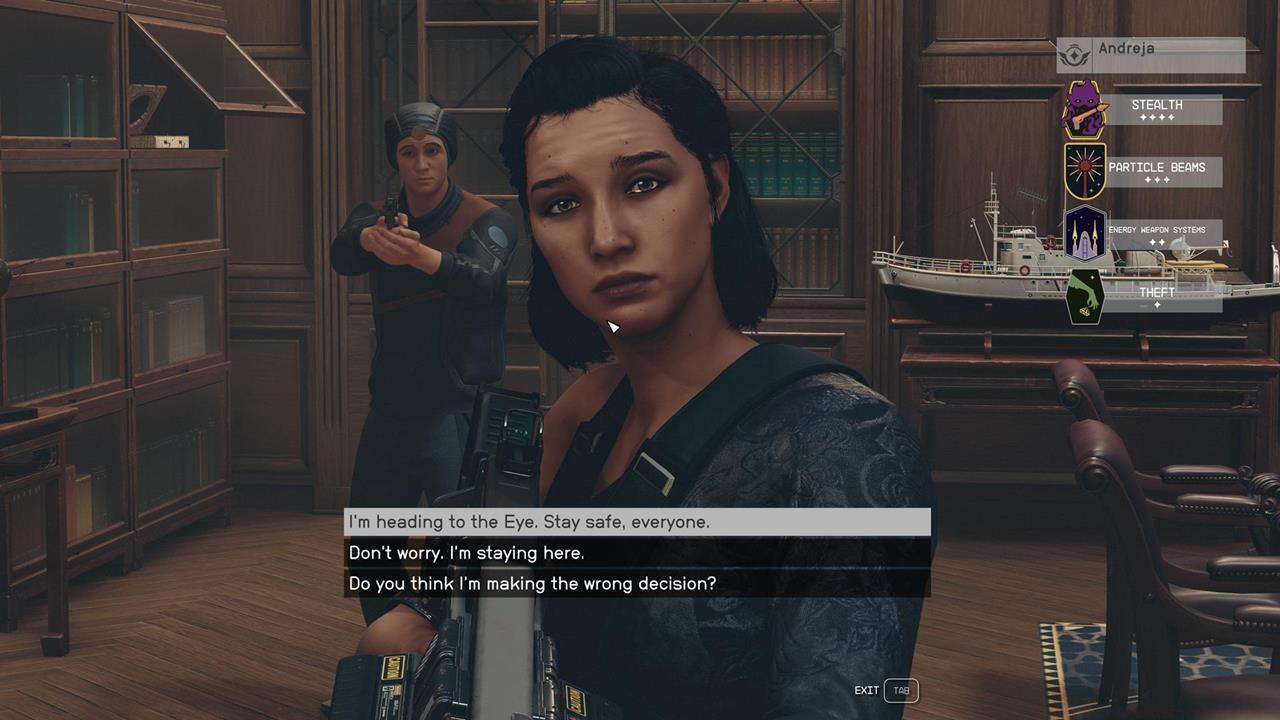Click the Andreja companion name header

[x=1150, y=50]
